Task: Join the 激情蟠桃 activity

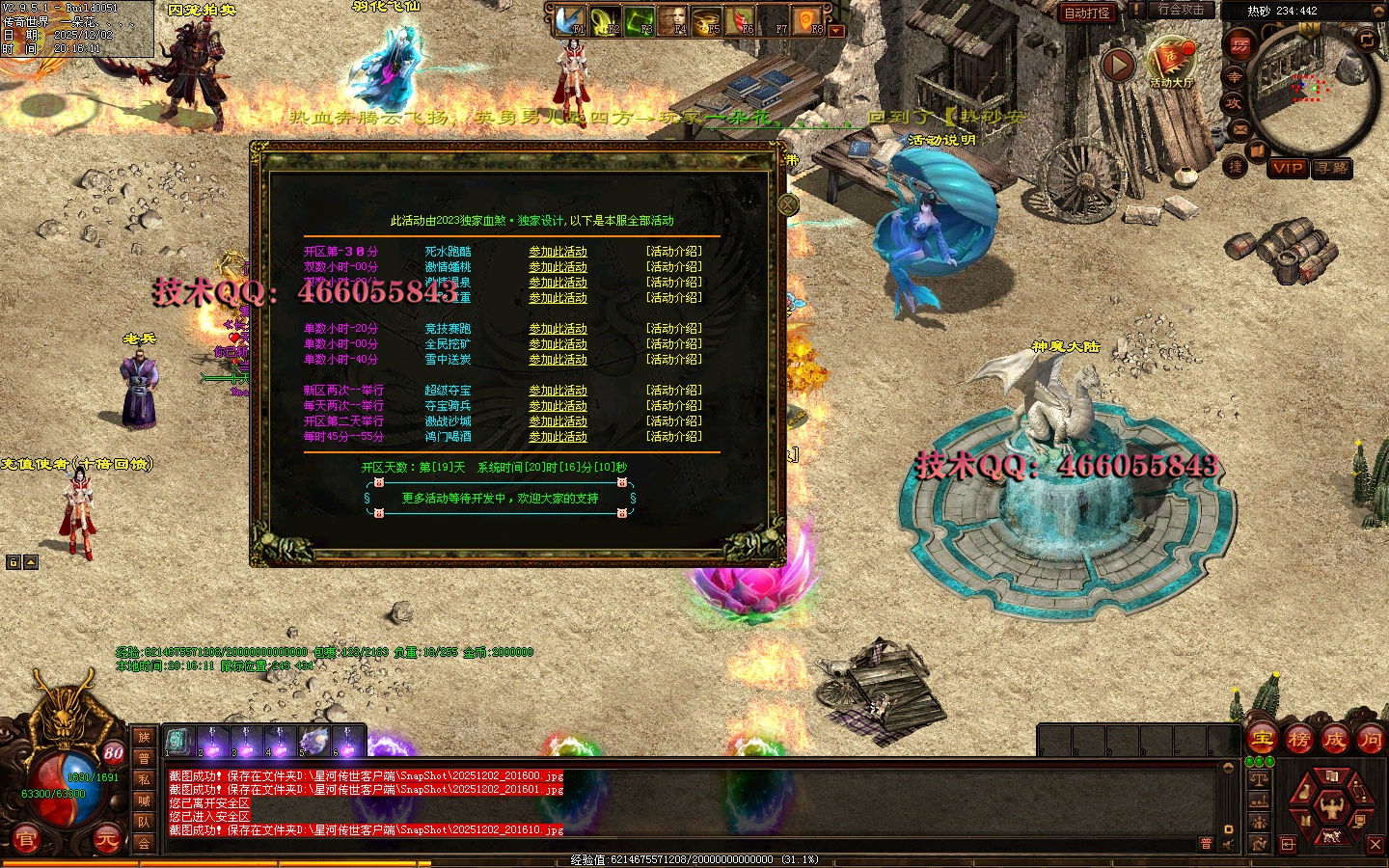Action: [x=558, y=267]
